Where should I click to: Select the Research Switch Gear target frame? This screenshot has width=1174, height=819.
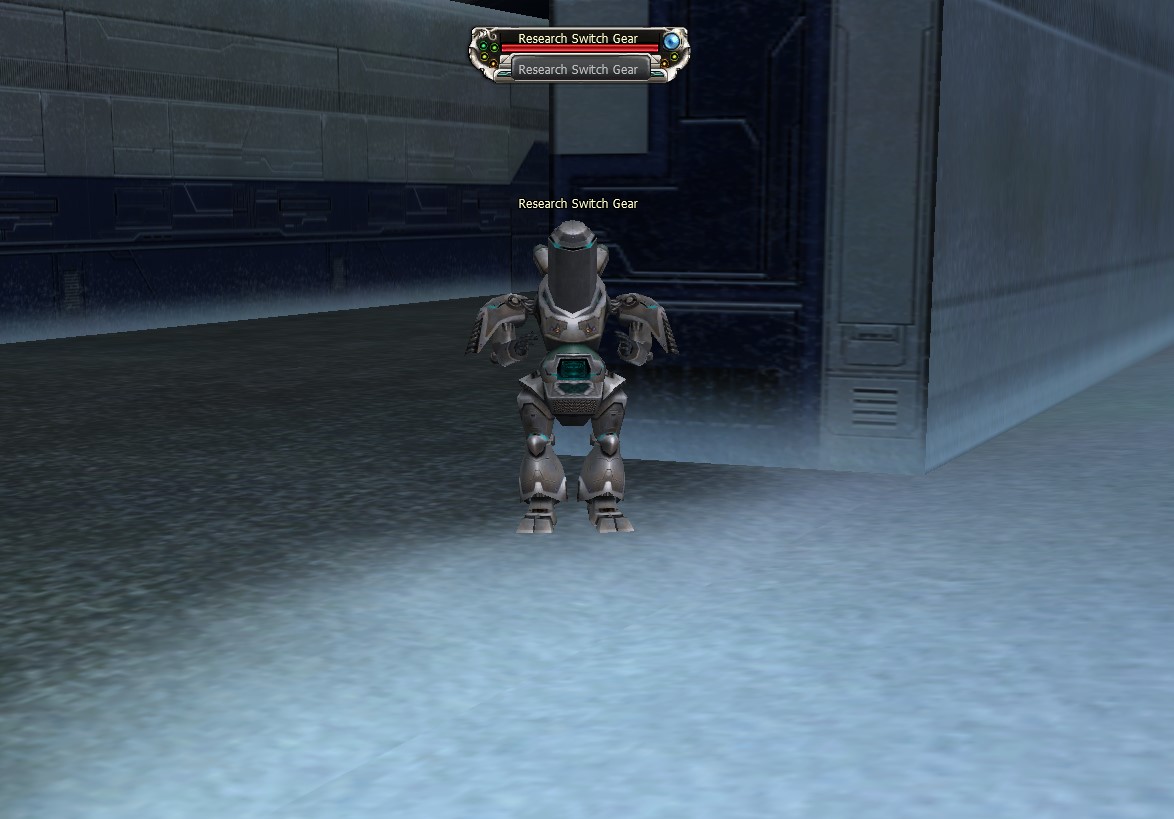(x=578, y=39)
